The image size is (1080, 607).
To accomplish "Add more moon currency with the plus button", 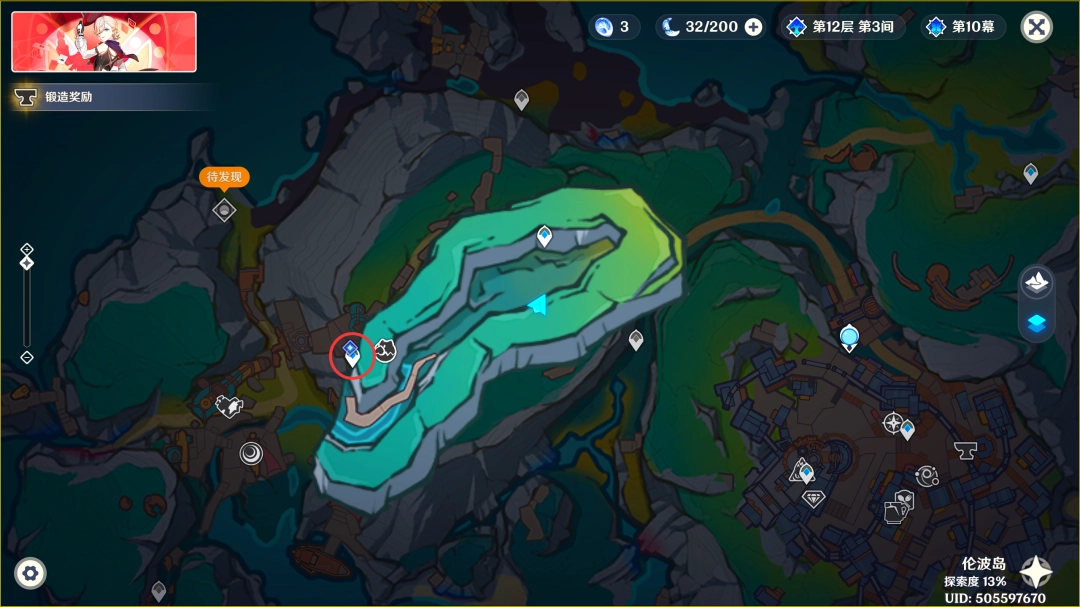I will point(753,27).
